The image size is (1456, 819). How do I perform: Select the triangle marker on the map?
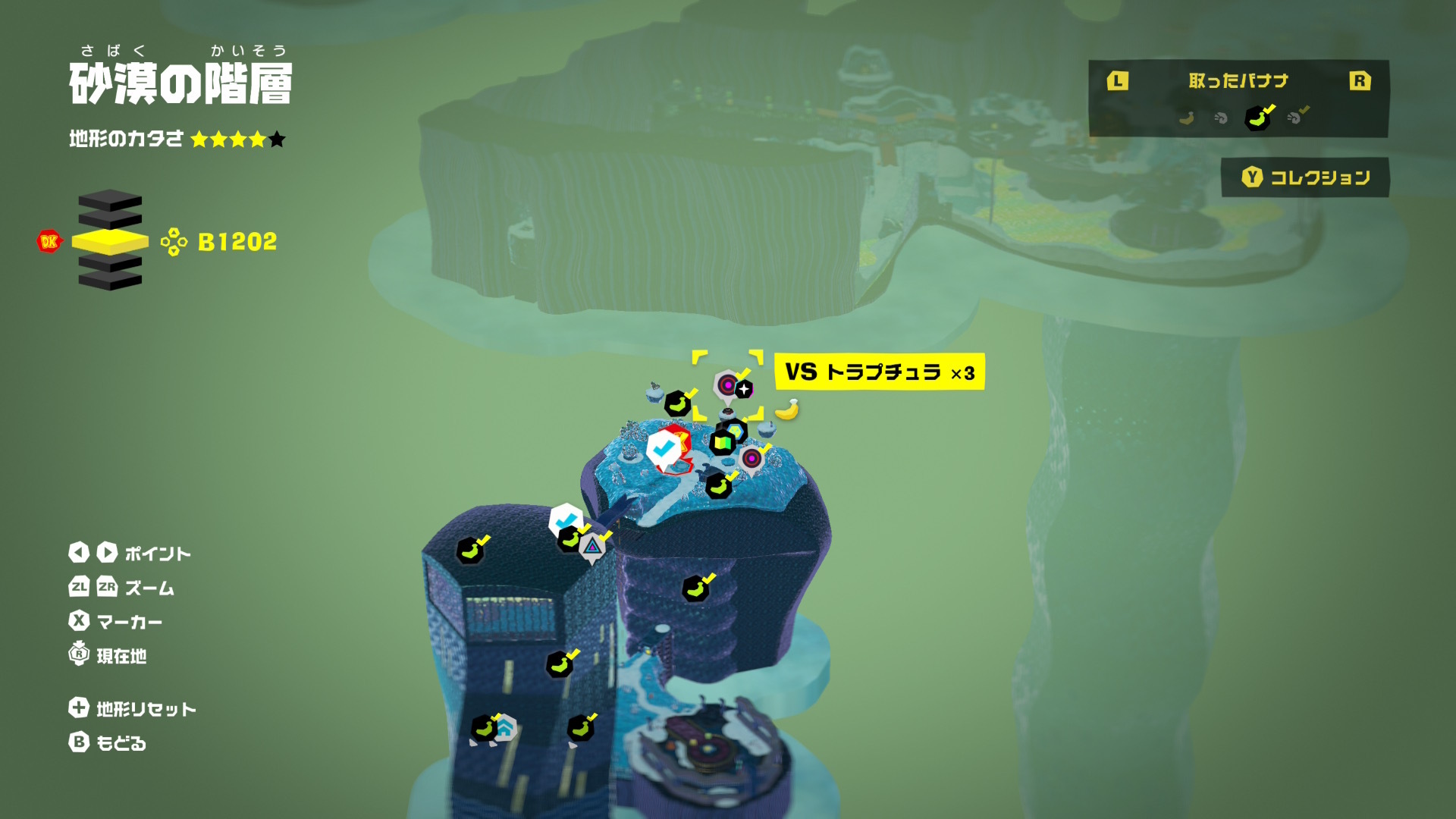tap(592, 546)
